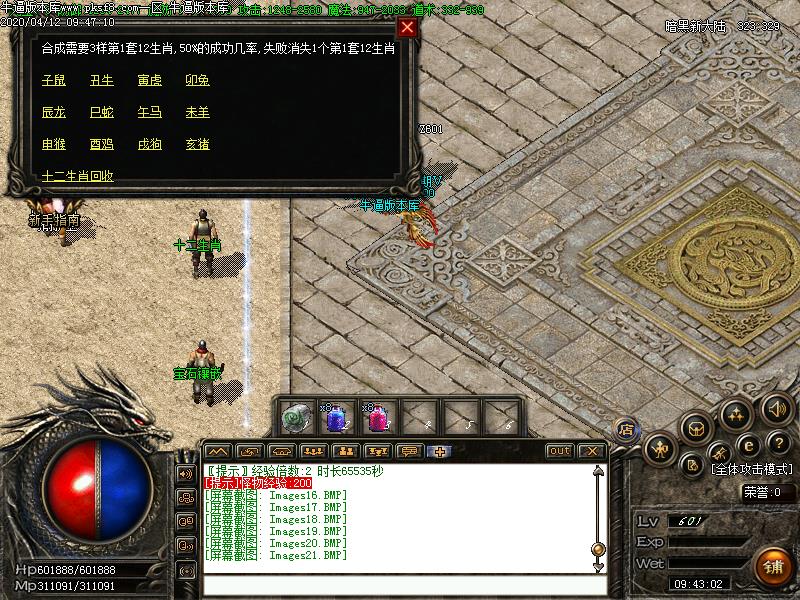Toggle sound with the speaker button
This screenshot has width=800, height=600.
(776, 408)
